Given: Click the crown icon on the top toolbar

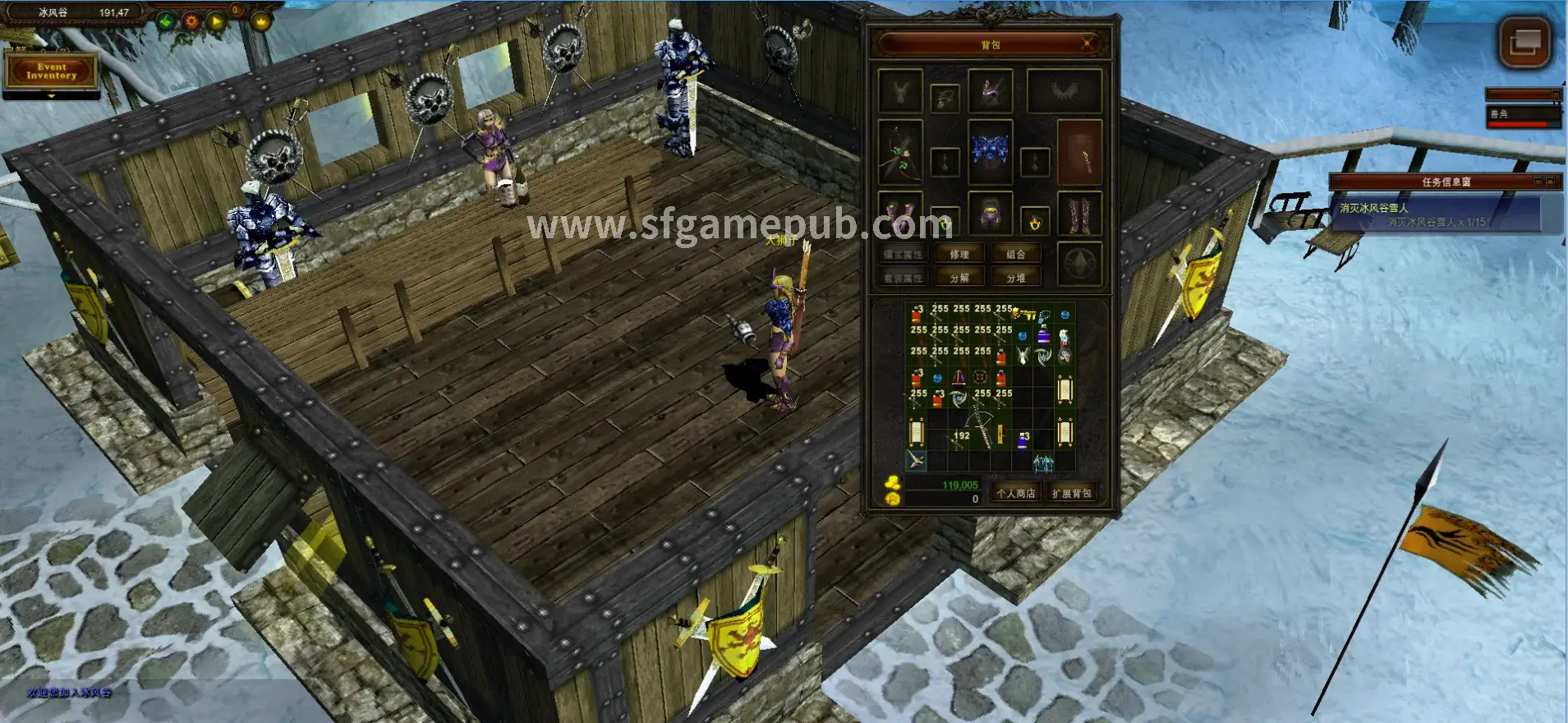Looking at the screenshot, I should pyautogui.click(x=261, y=21).
